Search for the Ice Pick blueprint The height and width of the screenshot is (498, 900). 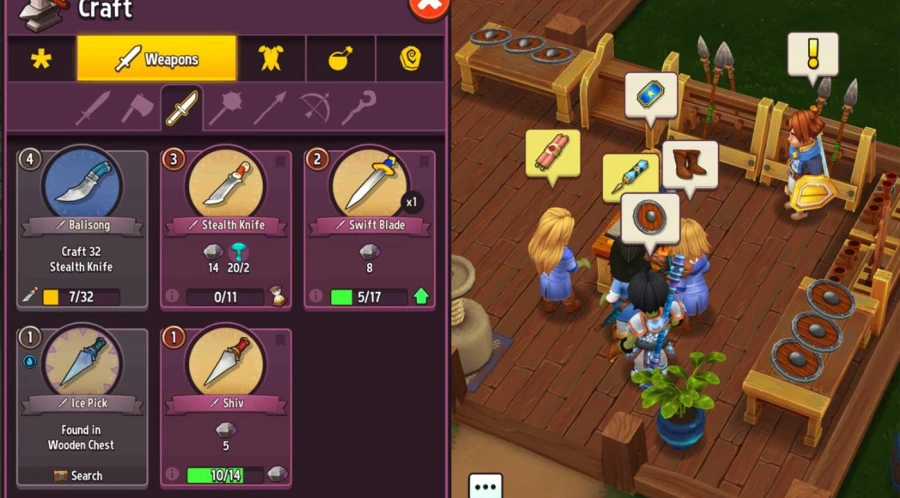point(80,475)
